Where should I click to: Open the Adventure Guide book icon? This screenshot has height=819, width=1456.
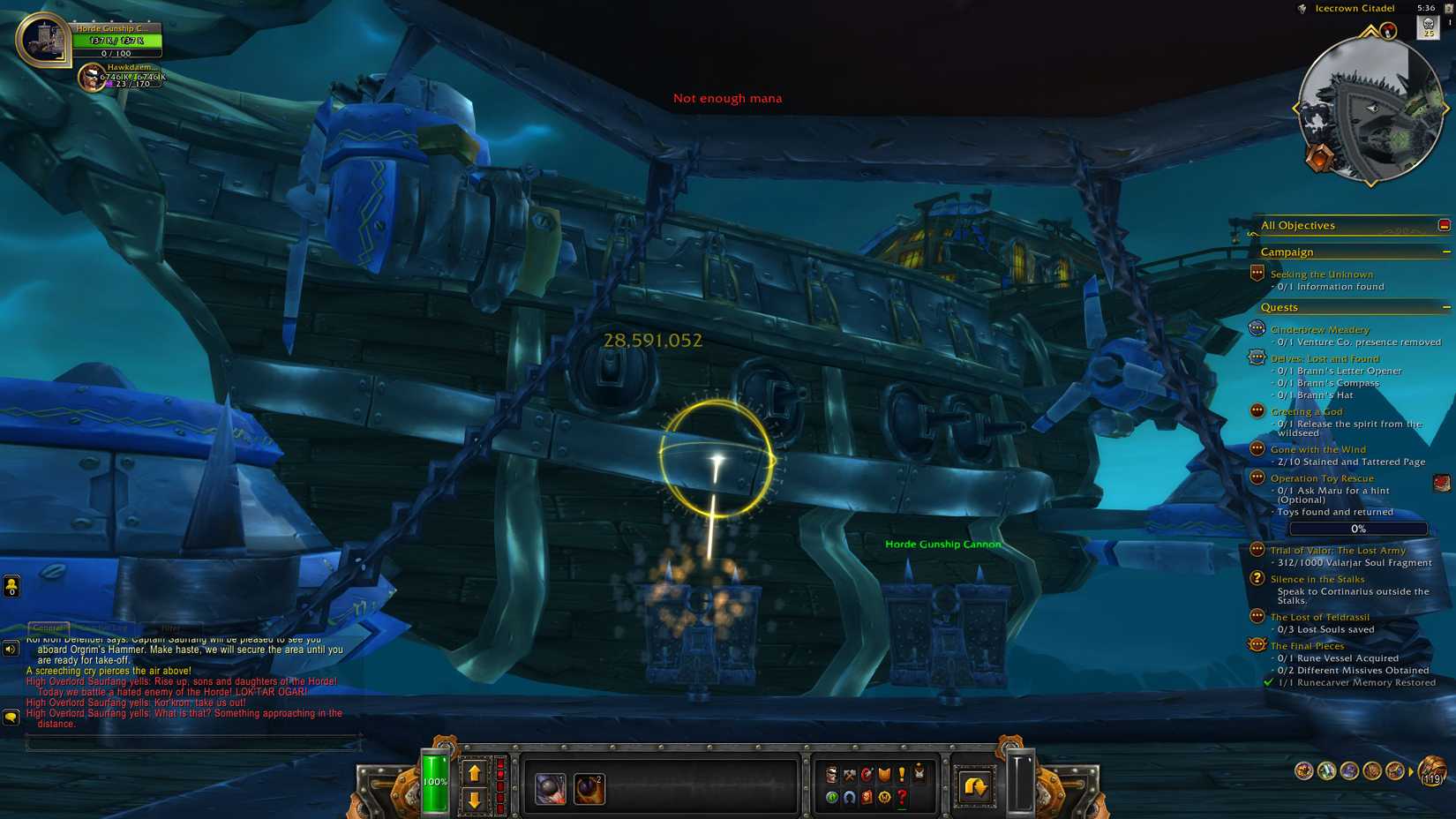(x=868, y=797)
